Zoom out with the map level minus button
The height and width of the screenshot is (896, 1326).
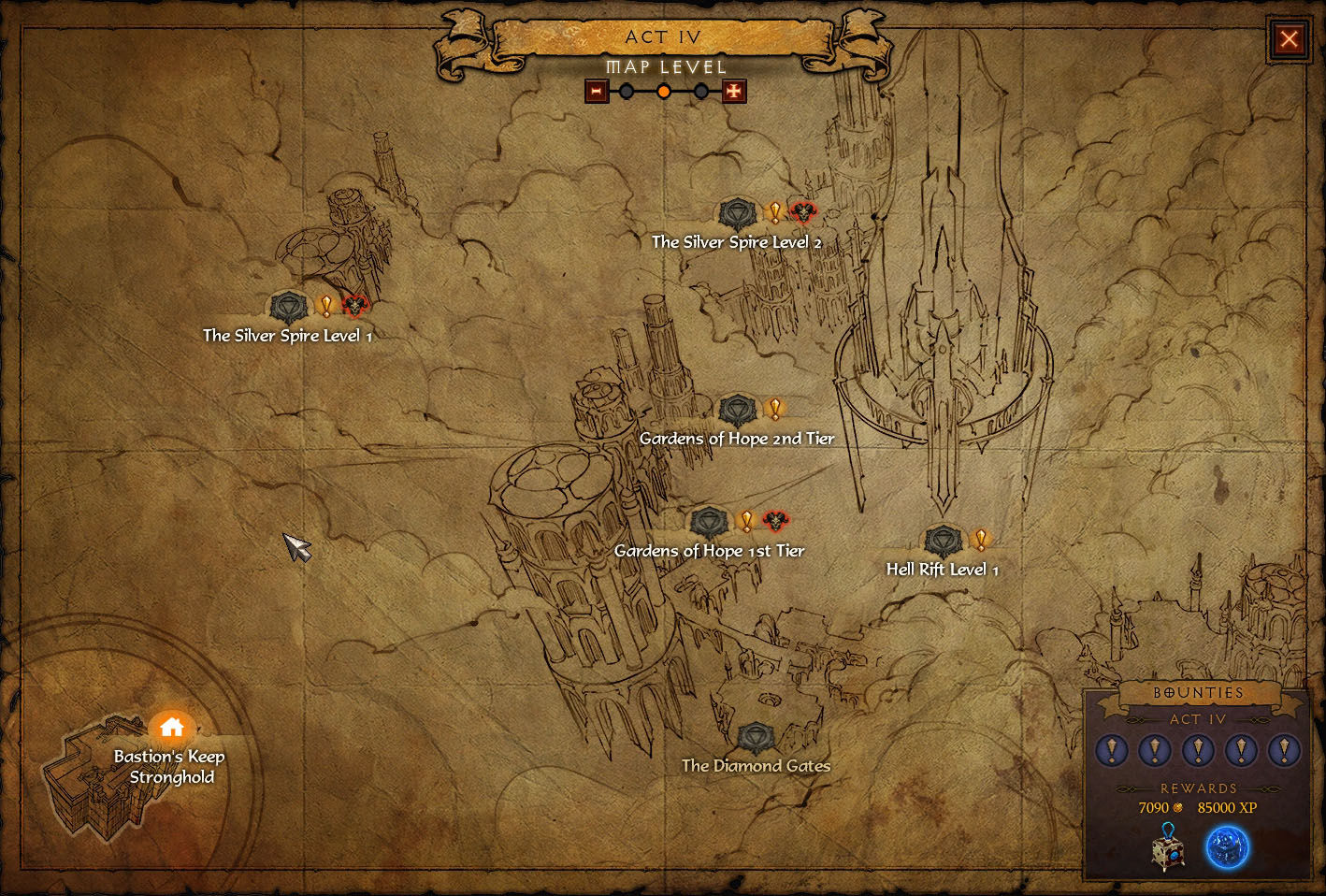point(597,92)
